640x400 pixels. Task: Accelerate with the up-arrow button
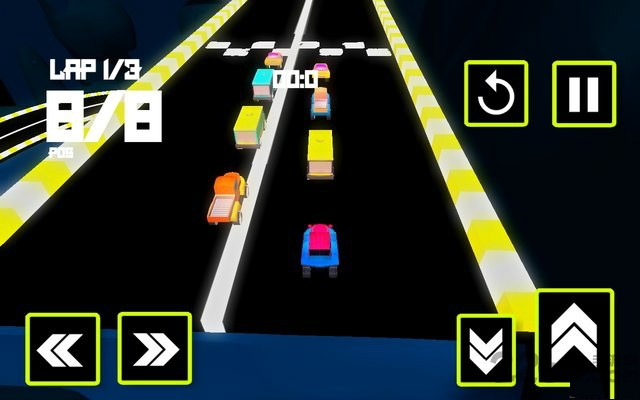click(x=574, y=336)
